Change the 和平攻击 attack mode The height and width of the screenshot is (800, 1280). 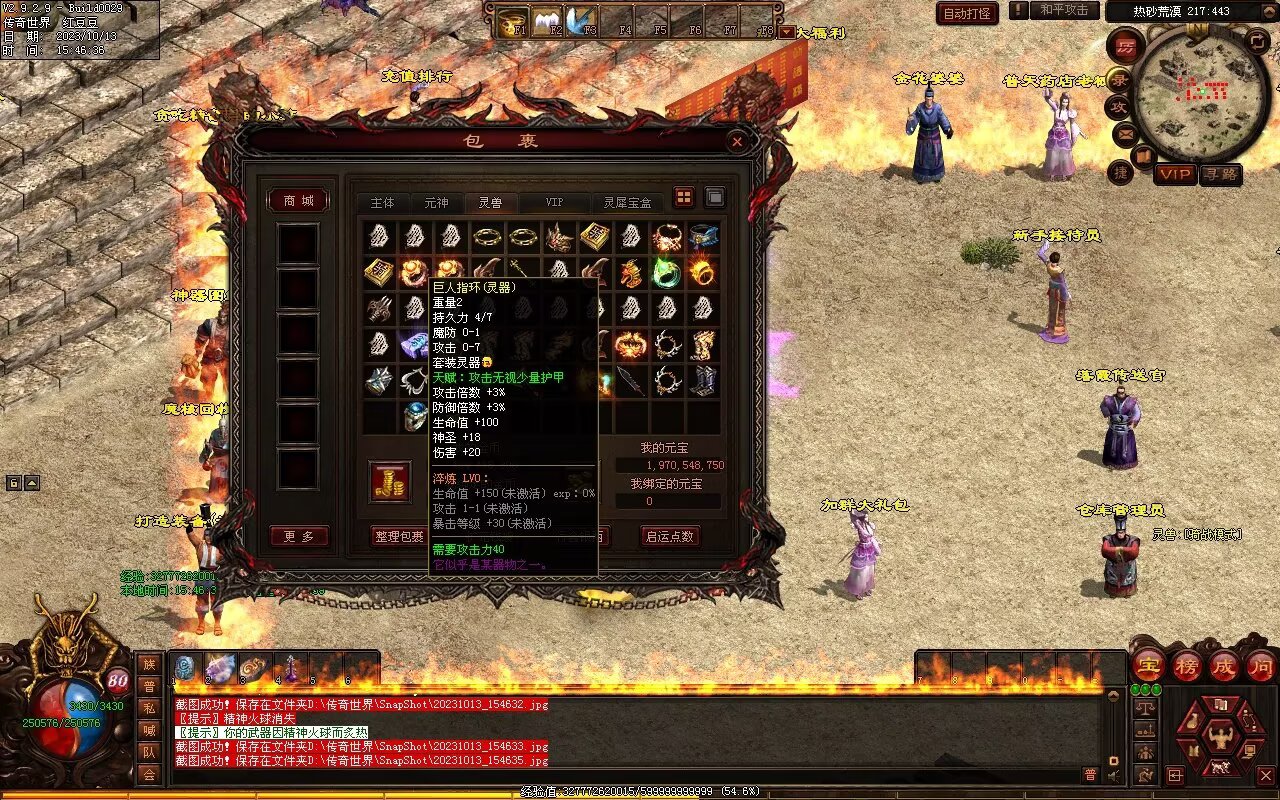(x=1063, y=10)
